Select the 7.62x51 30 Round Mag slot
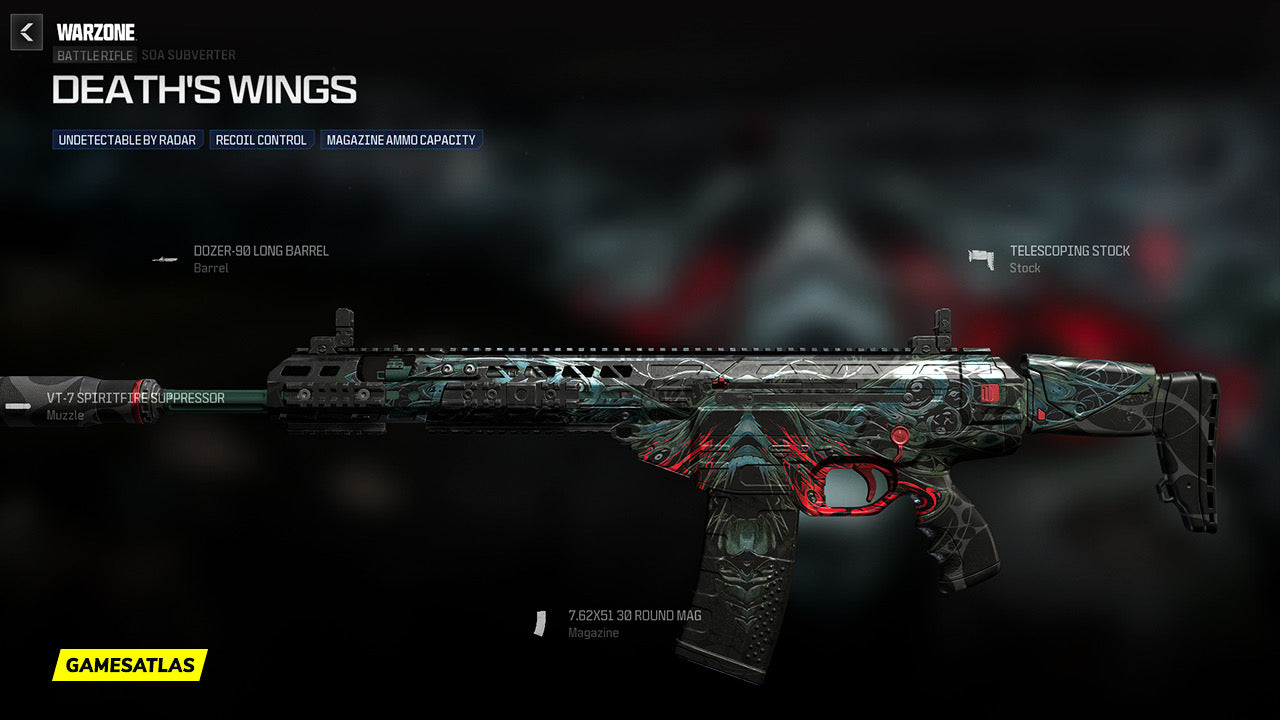This screenshot has width=1280, height=720. click(x=634, y=616)
